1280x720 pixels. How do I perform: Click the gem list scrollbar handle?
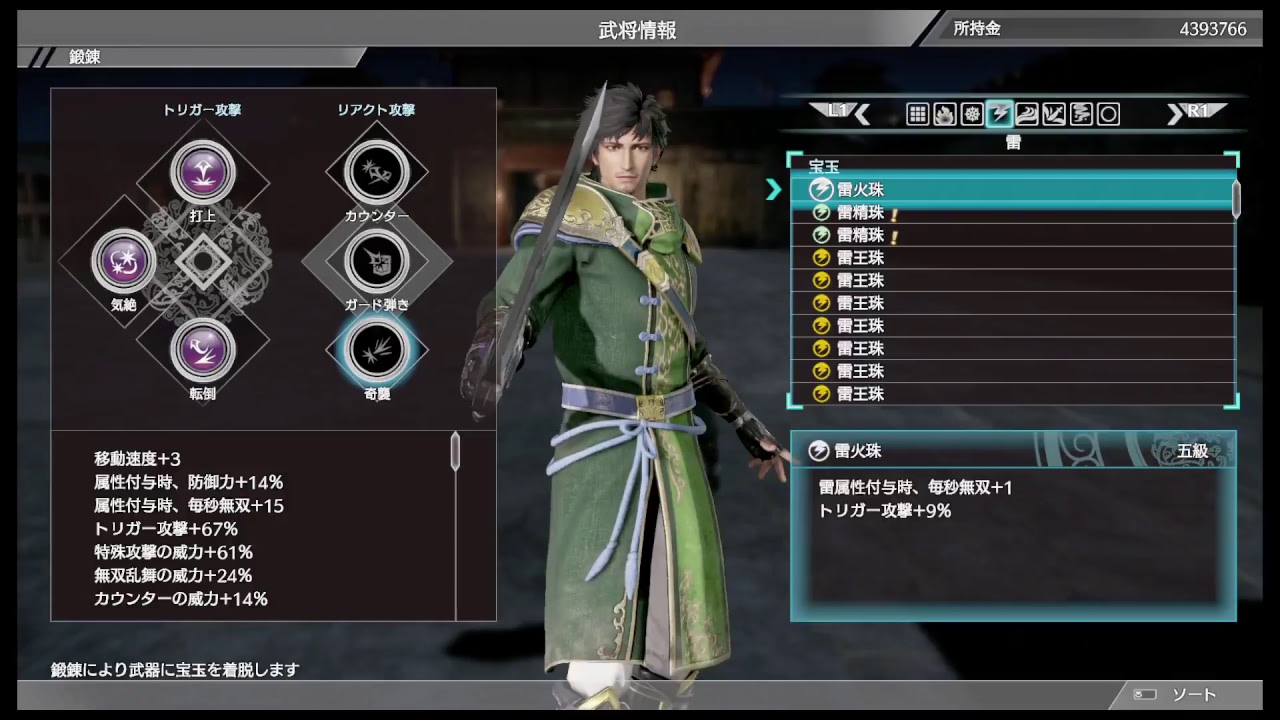pyautogui.click(x=1236, y=198)
